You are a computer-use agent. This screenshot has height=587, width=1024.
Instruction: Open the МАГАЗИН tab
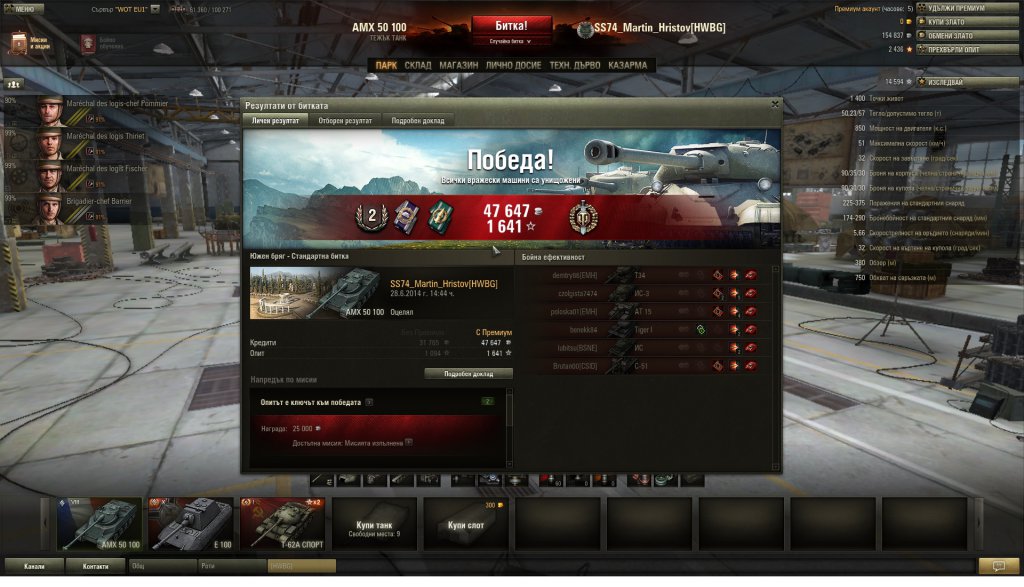(458, 65)
